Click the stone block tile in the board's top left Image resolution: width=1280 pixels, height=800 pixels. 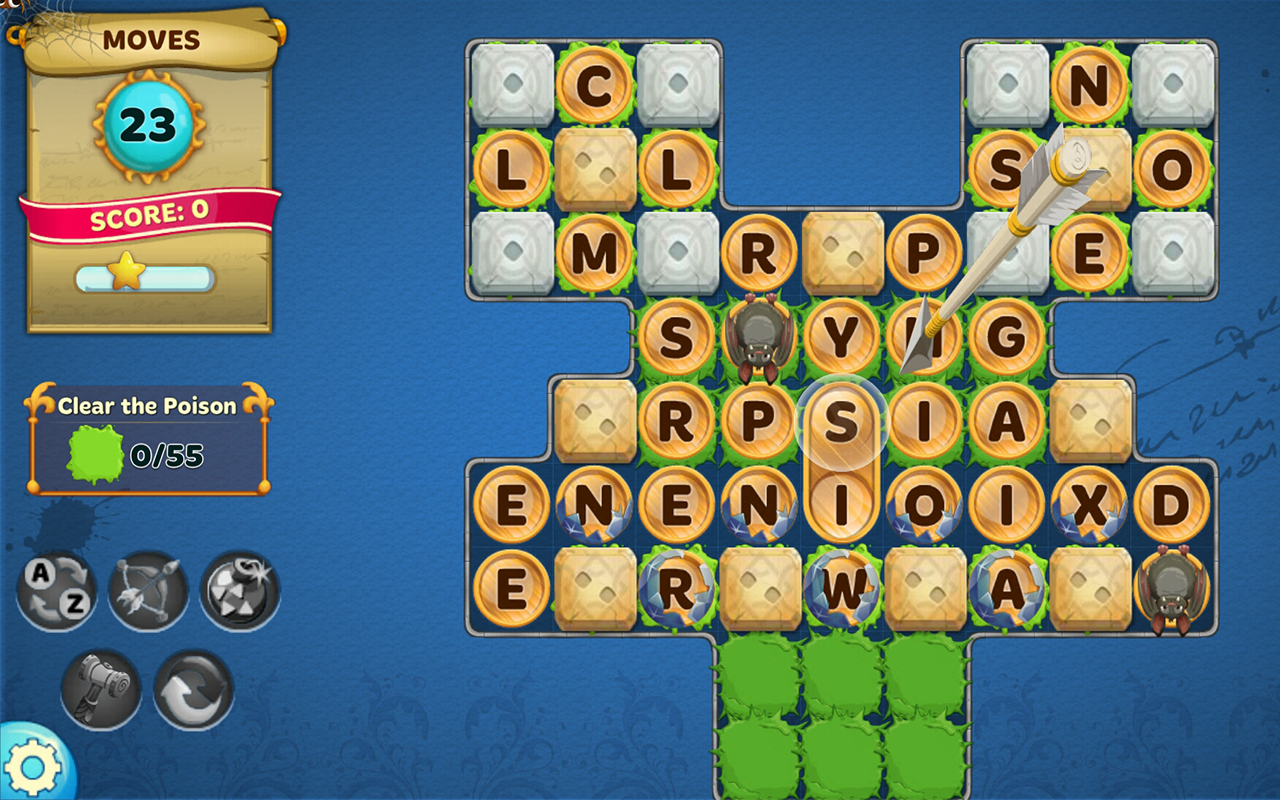512,82
